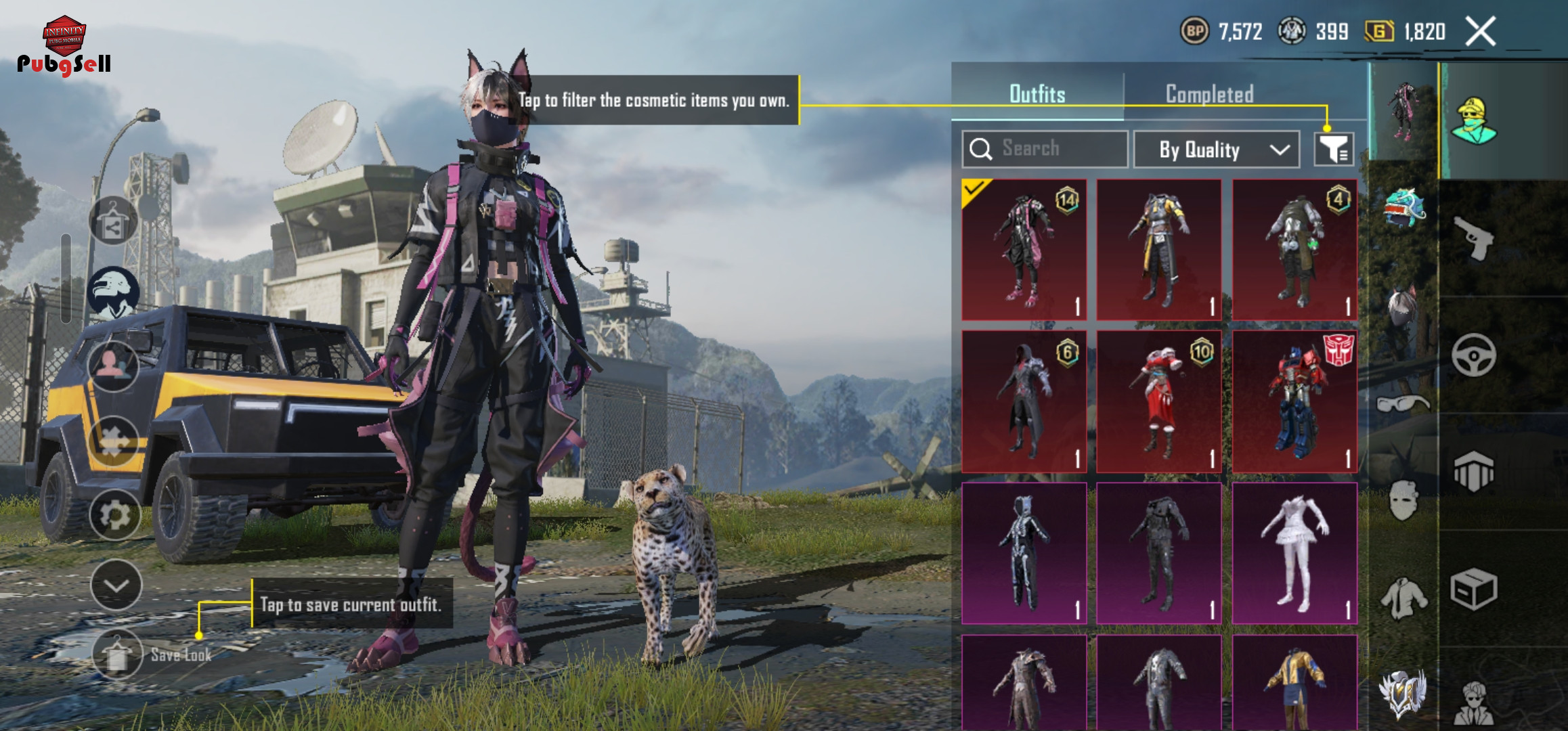This screenshot has height=731, width=1568.
Task: Open the steering wheel vehicles category
Action: coord(1474,355)
